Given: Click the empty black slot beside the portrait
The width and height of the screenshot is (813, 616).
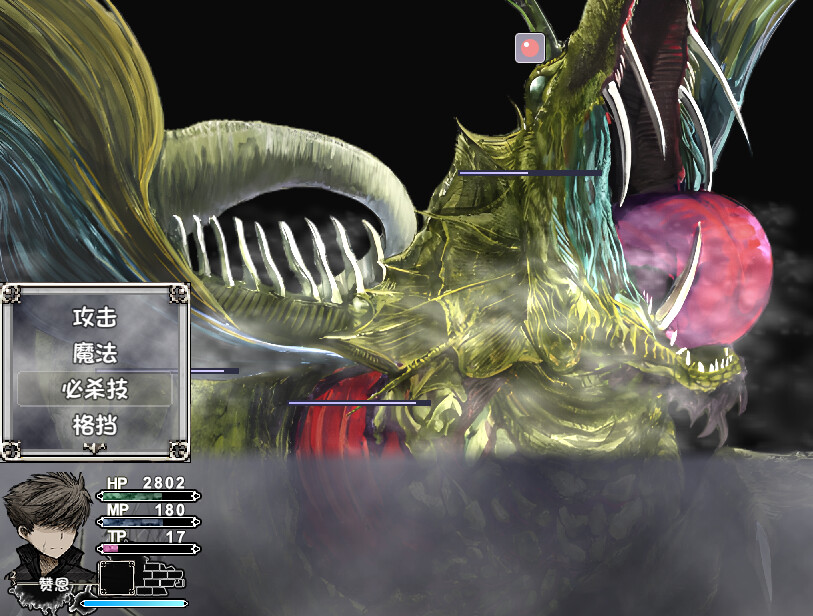Looking at the screenshot, I should pyautogui.click(x=117, y=578).
